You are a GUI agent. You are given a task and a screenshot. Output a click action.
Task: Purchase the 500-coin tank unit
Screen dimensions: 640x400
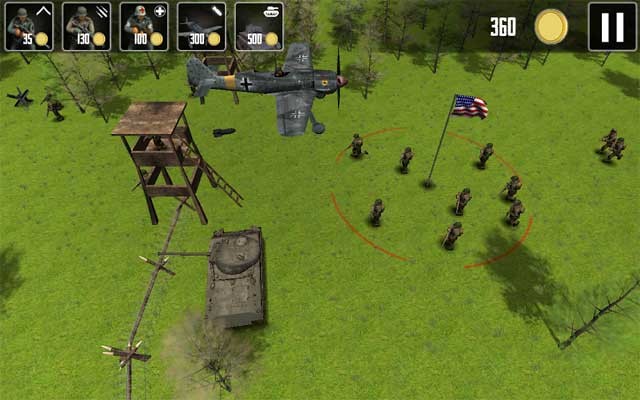point(259,26)
